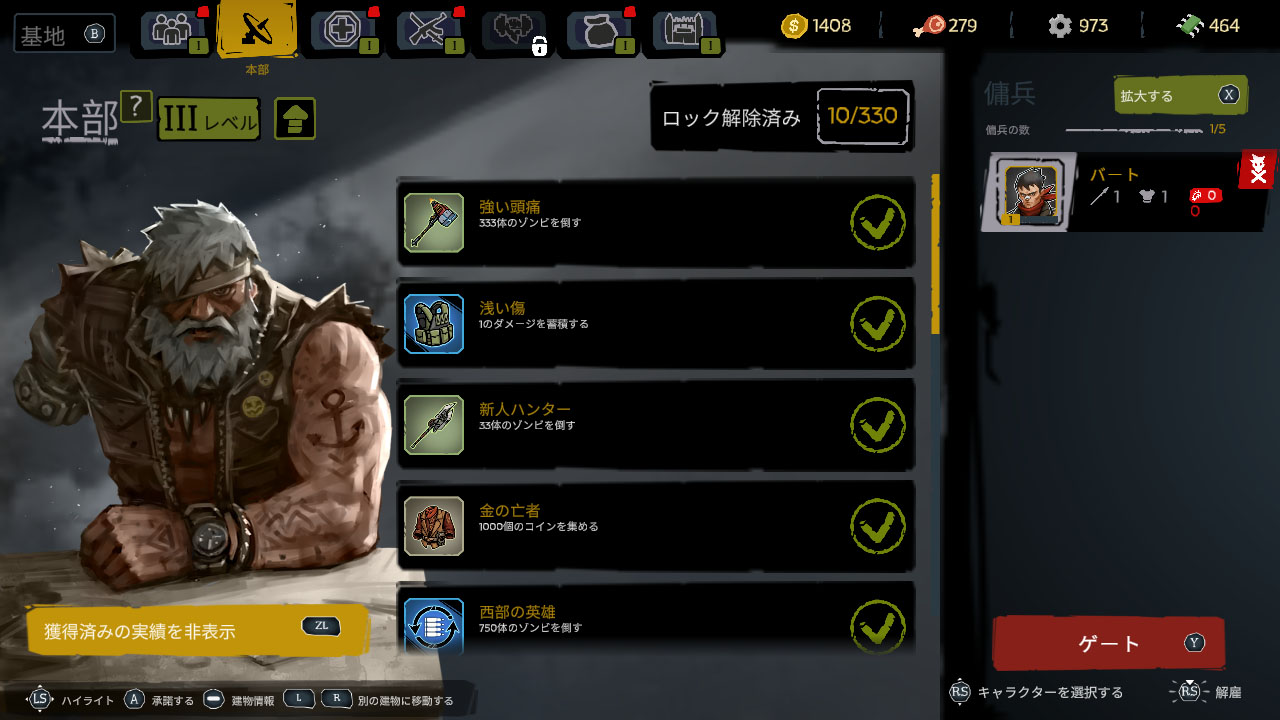Click the red ゲート button
The height and width of the screenshot is (720, 1280).
pyautogui.click(x=1108, y=643)
